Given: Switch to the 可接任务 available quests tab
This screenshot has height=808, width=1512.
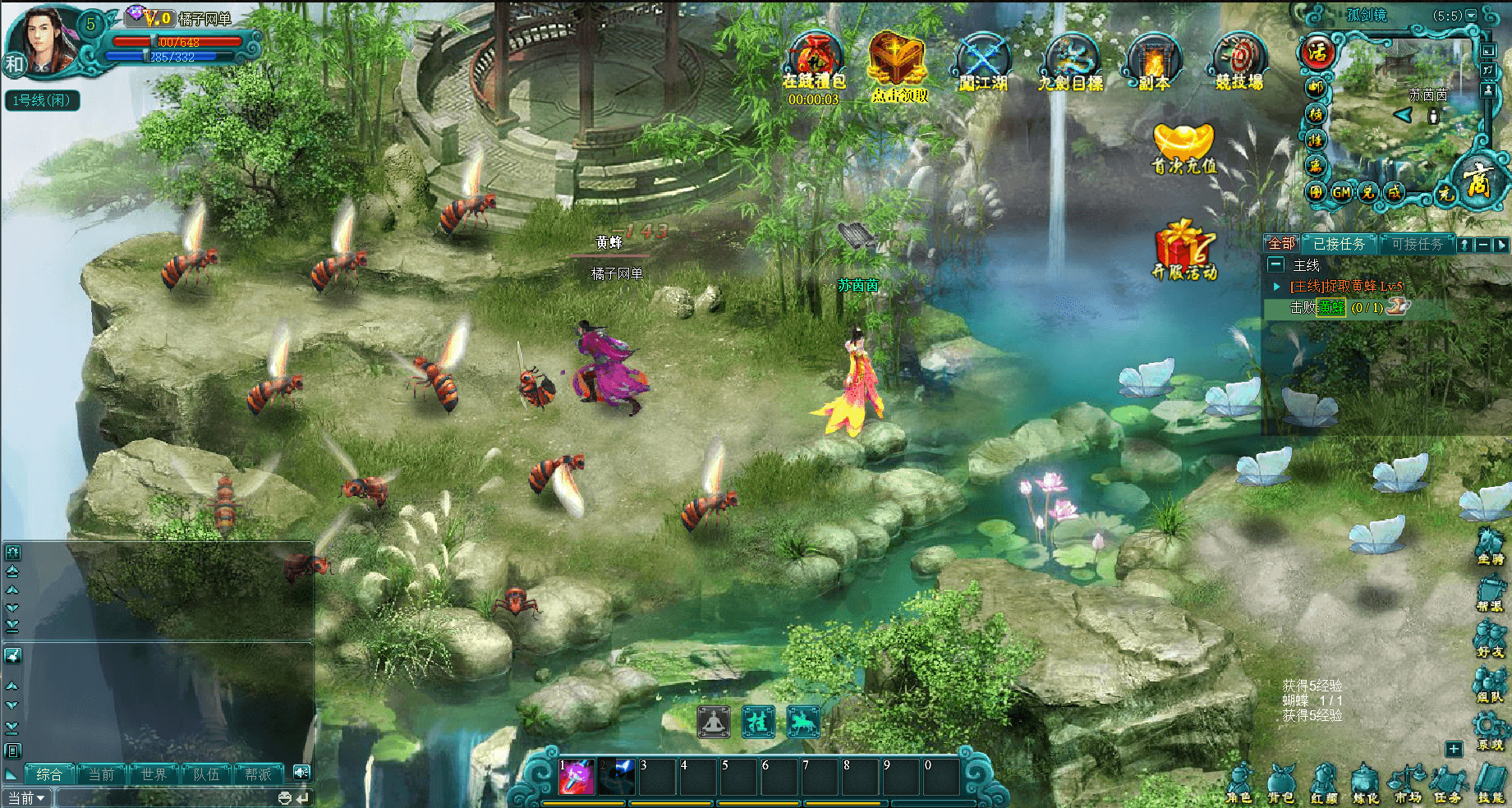Looking at the screenshot, I should point(1417,244).
